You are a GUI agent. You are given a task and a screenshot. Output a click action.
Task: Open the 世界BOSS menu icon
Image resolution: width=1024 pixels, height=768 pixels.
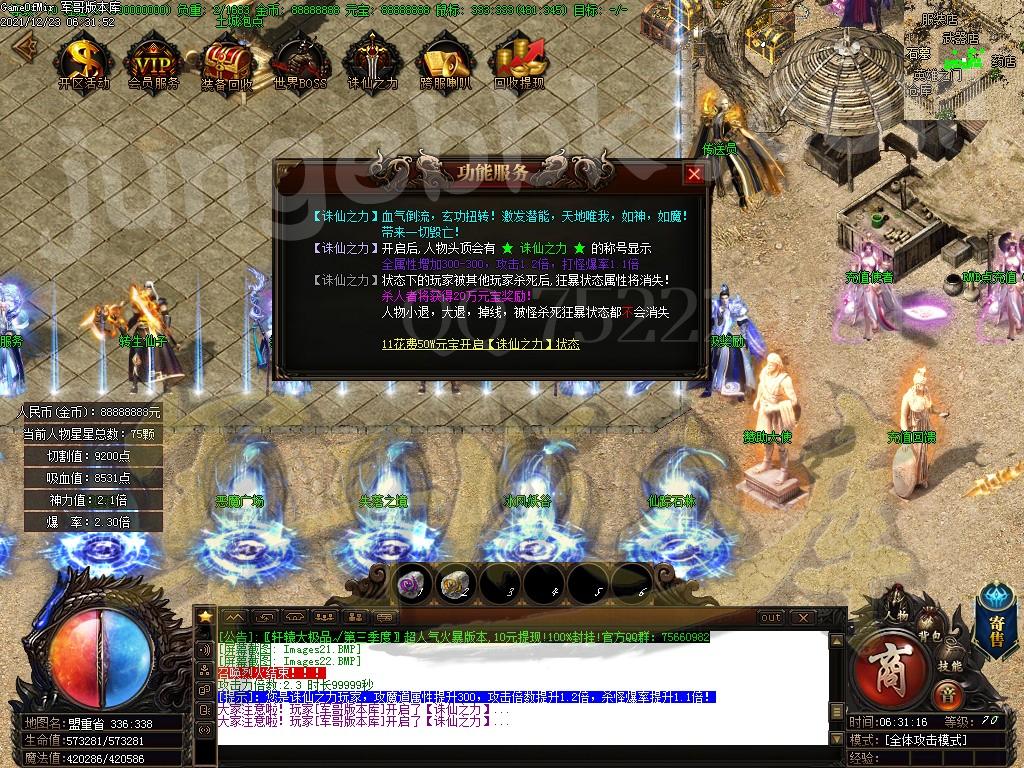(300, 63)
